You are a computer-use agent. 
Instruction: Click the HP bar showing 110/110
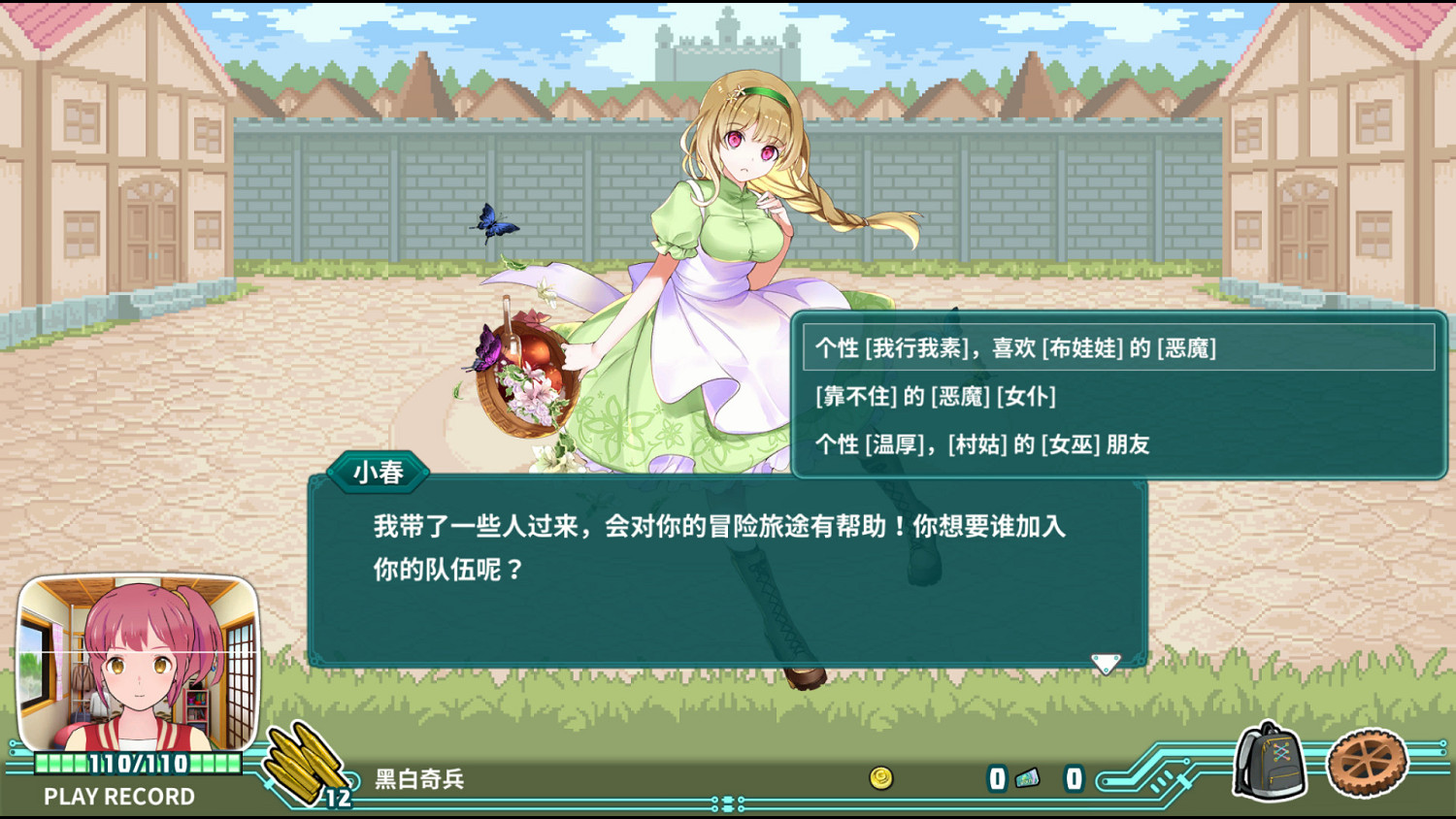click(x=136, y=765)
